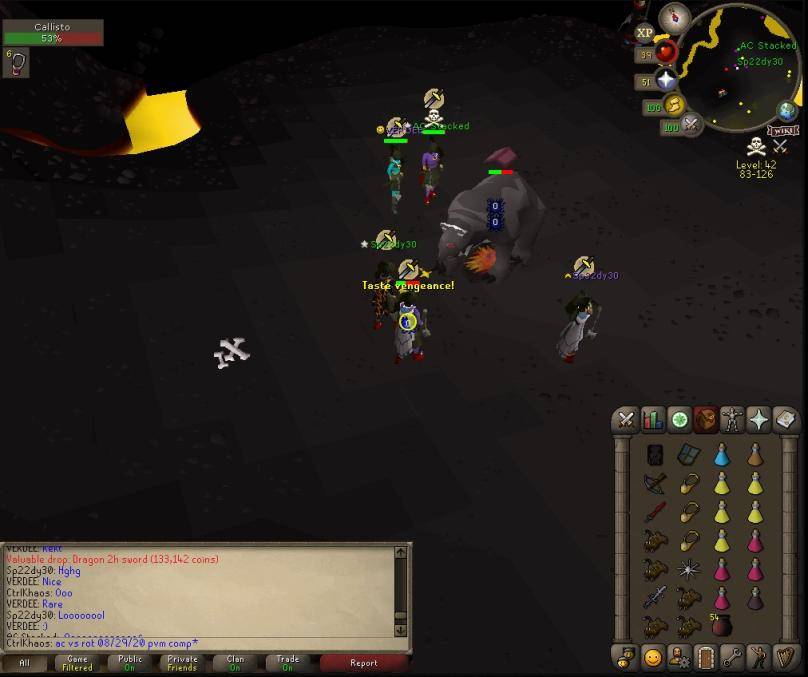Click the crossbow in the inventory
This screenshot has width=808, height=677.
[654, 484]
